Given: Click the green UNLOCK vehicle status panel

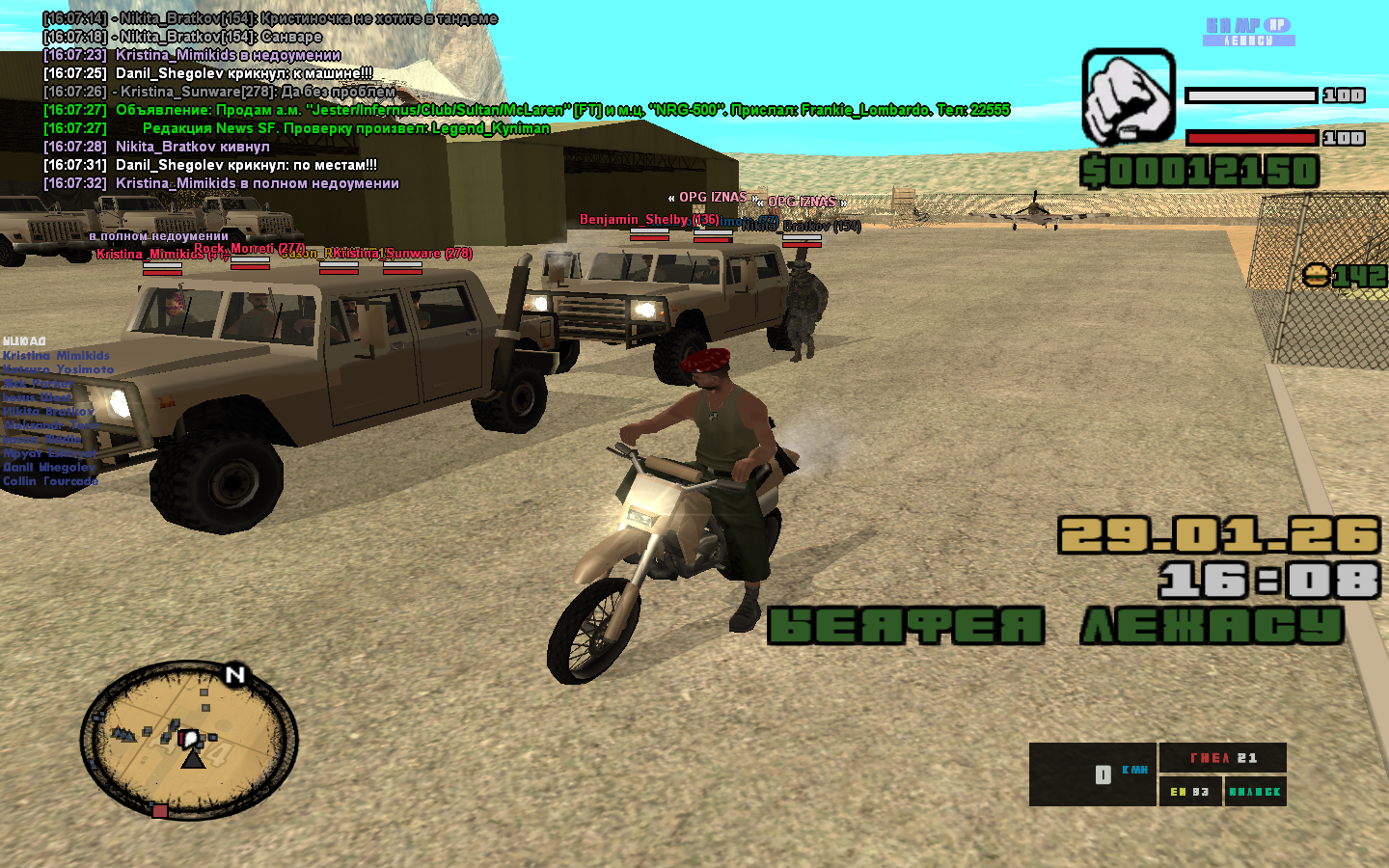Looking at the screenshot, I should pos(1255,792).
